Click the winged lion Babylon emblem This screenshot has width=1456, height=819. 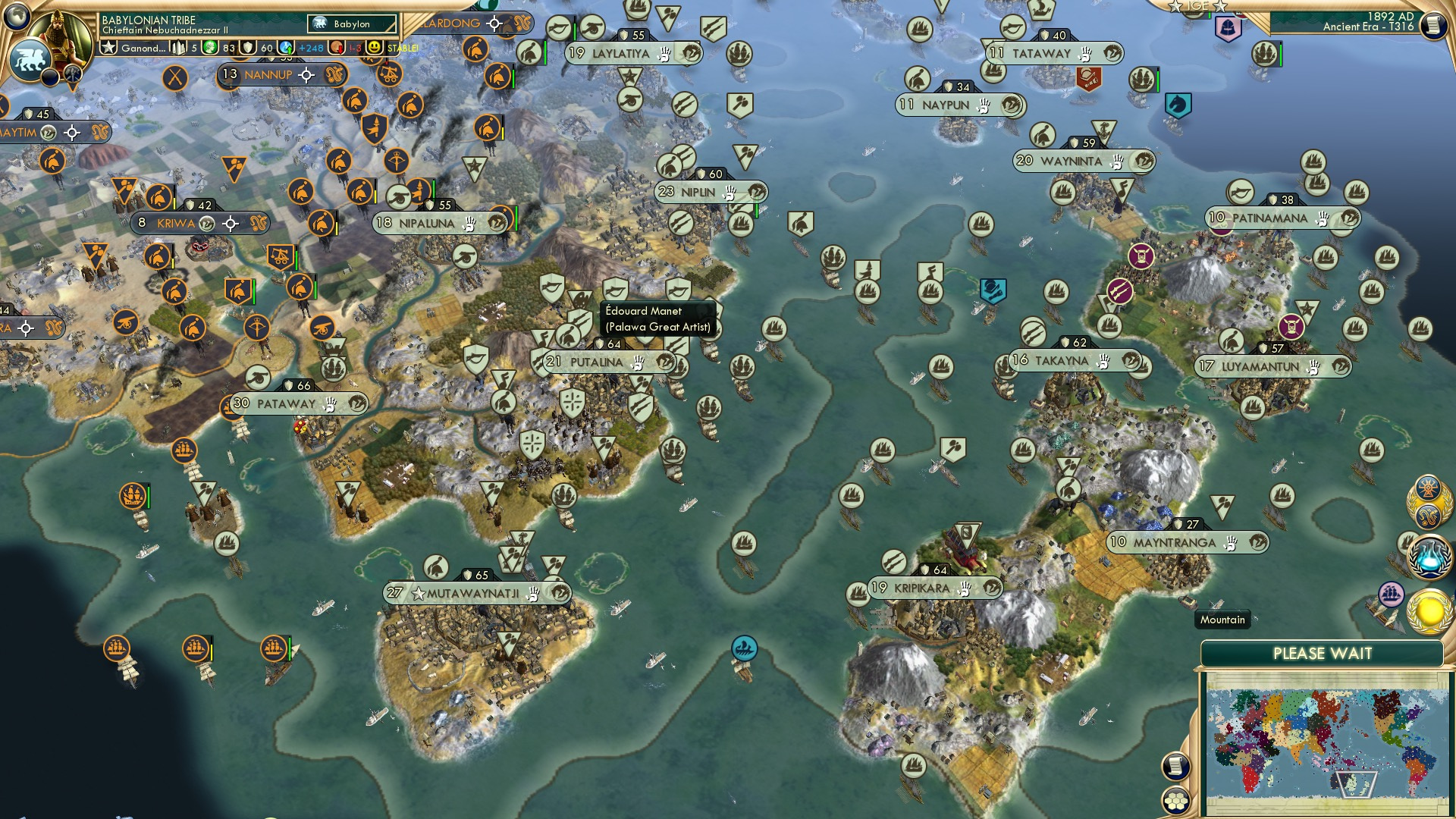(30, 61)
